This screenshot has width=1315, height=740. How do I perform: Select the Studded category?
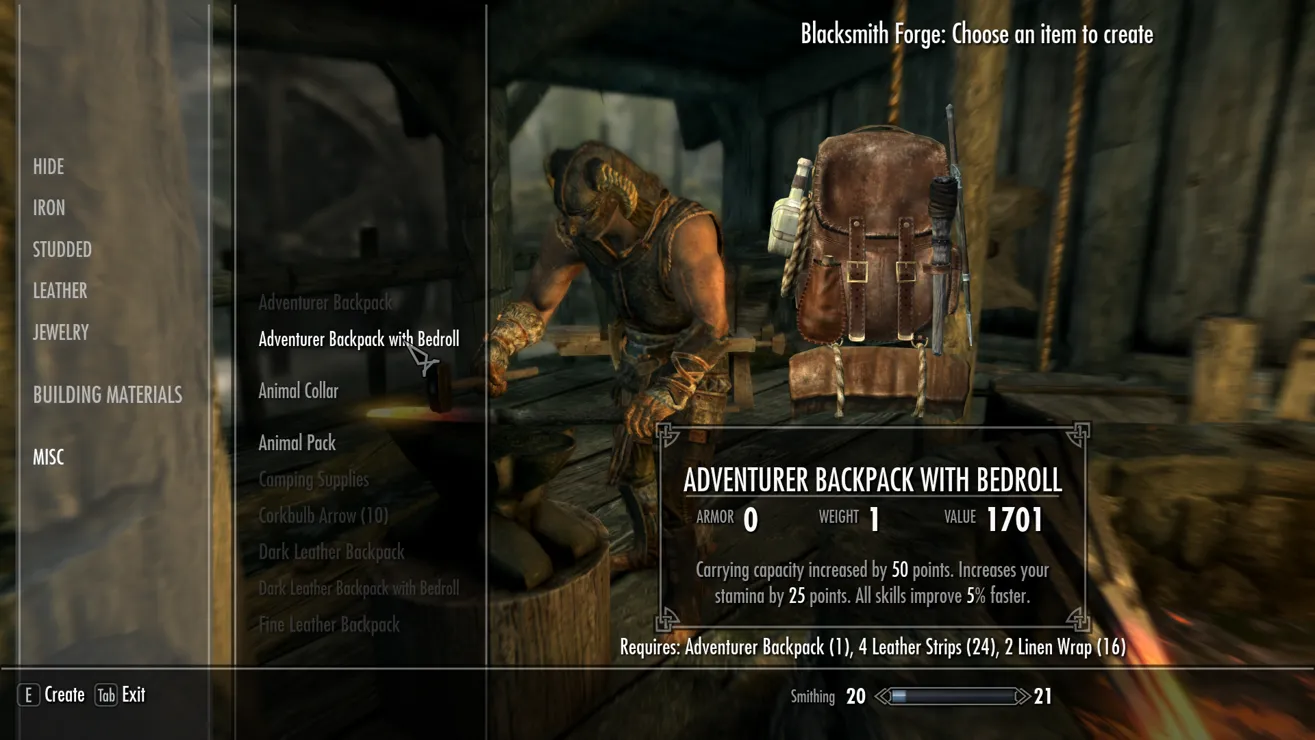coord(62,250)
